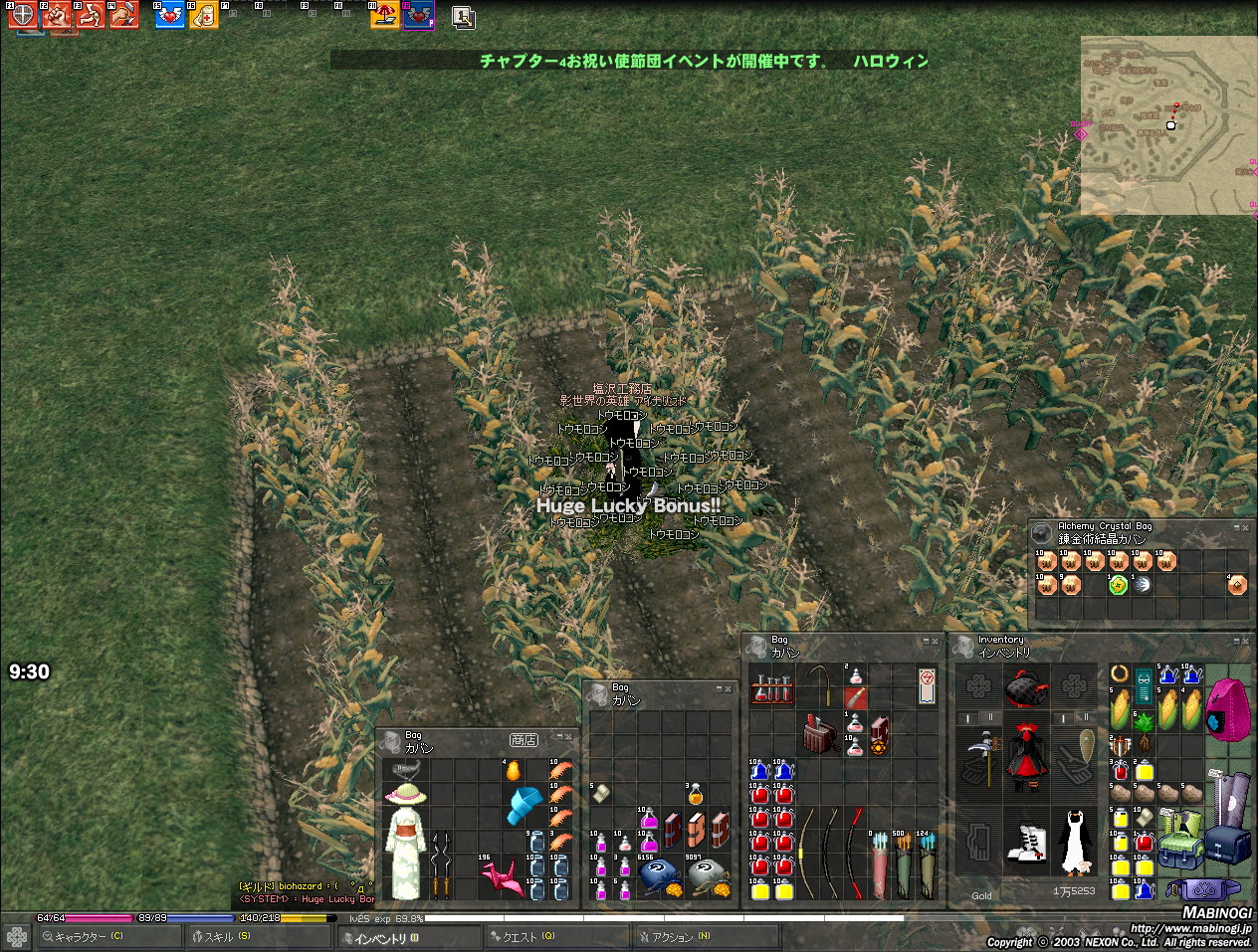The height and width of the screenshot is (952, 1258).
Task: Open the キャラクター character menu
Action: click(88, 937)
